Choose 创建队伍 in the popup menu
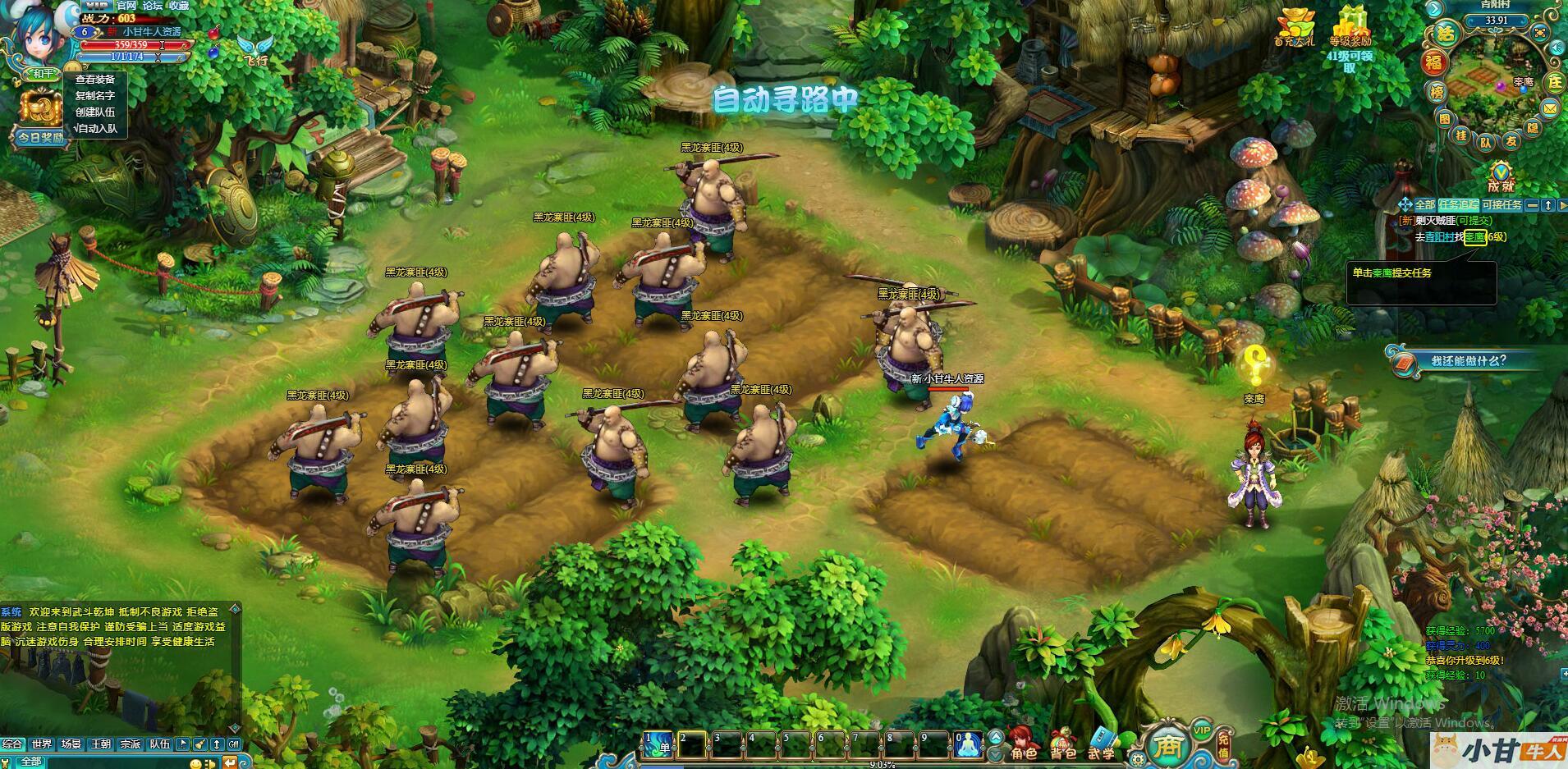The width and height of the screenshot is (1568, 769). click(95, 112)
